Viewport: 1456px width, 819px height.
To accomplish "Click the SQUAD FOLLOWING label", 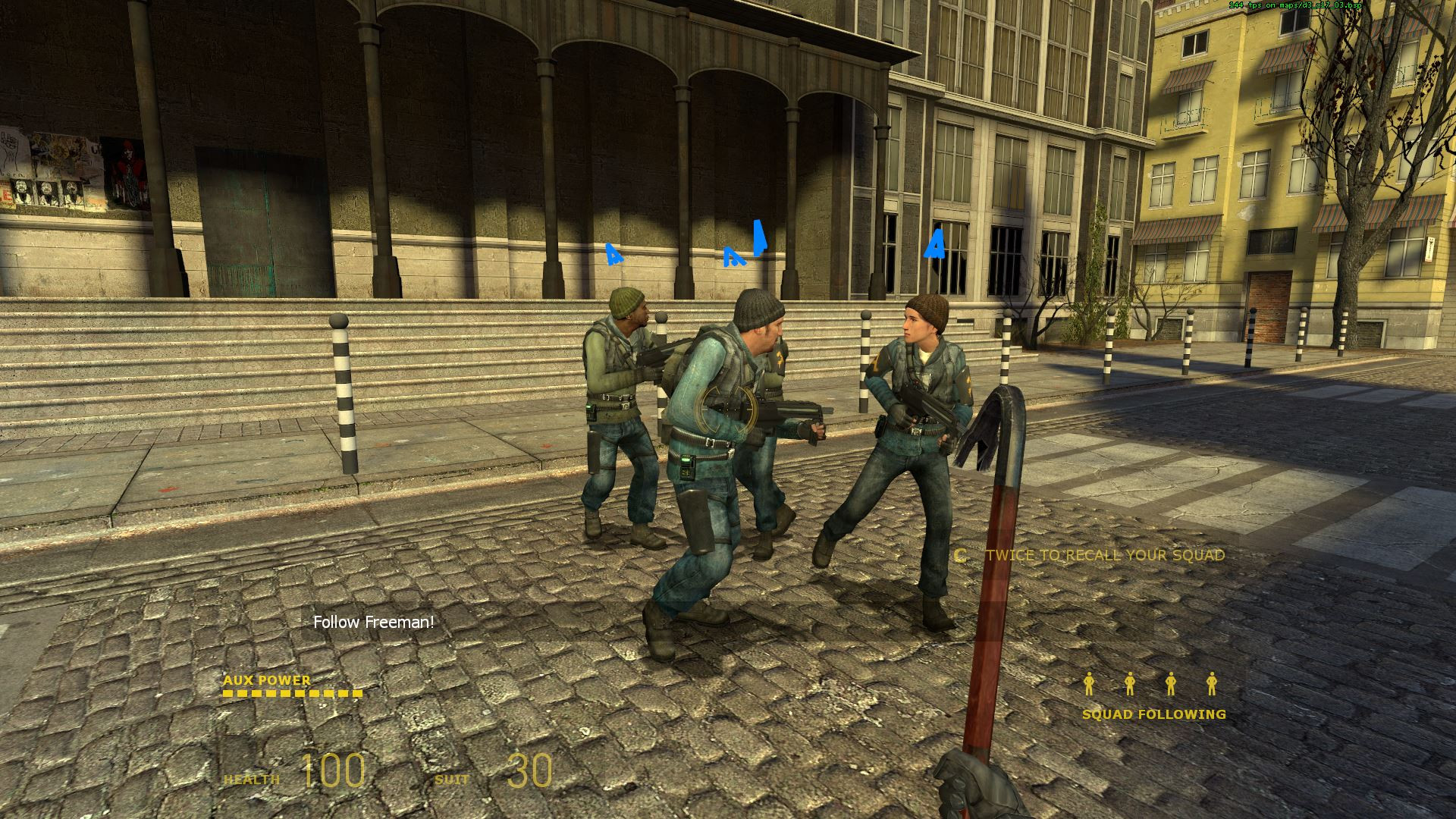I will click(x=1153, y=714).
